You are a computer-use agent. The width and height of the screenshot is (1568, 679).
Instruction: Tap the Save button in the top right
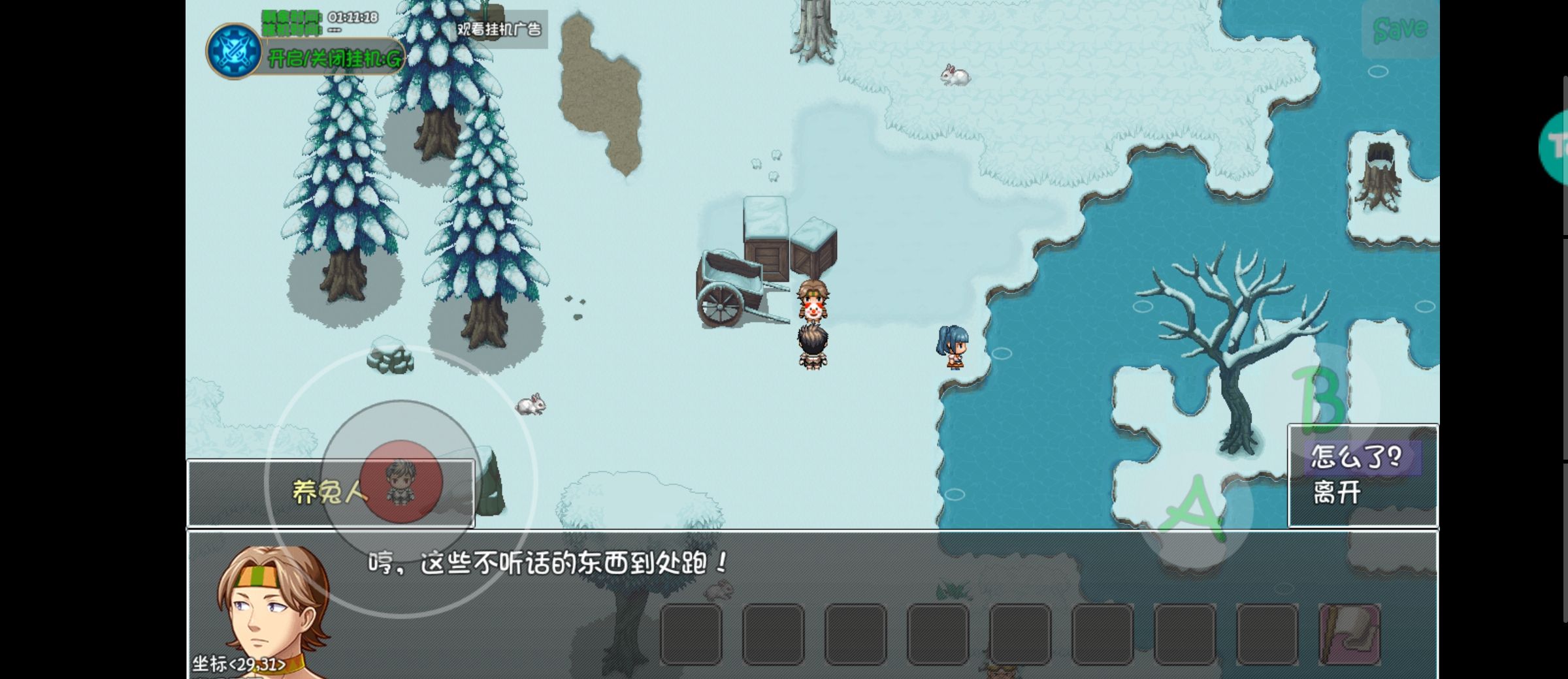pos(1399,28)
